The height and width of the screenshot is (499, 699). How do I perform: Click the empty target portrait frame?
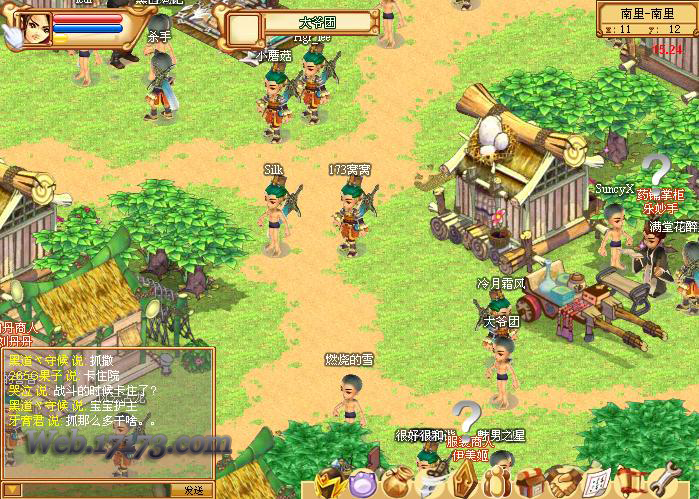[x=243, y=28]
